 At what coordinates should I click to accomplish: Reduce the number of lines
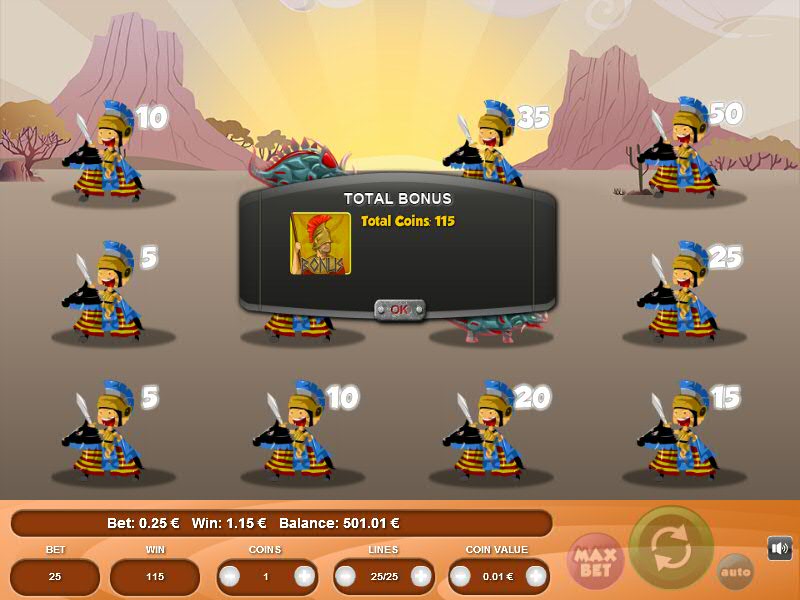tap(346, 577)
